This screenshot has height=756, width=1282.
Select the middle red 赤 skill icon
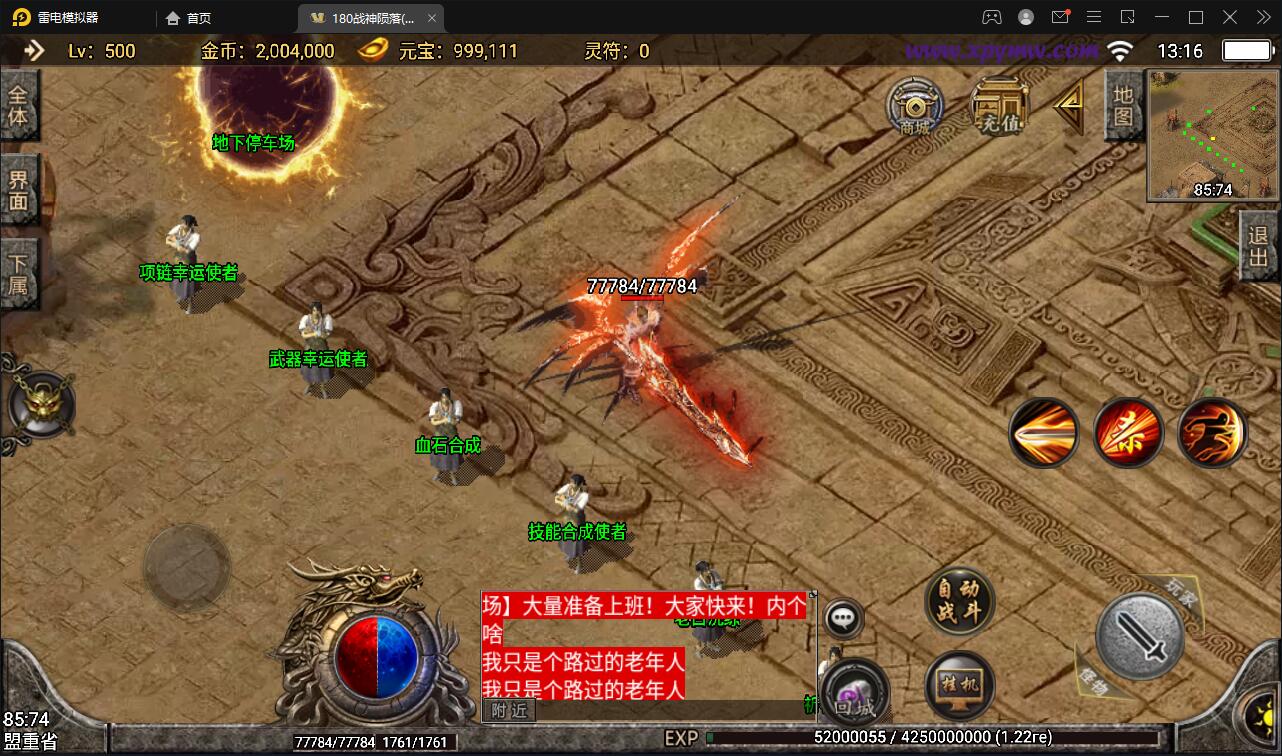pos(1128,432)
